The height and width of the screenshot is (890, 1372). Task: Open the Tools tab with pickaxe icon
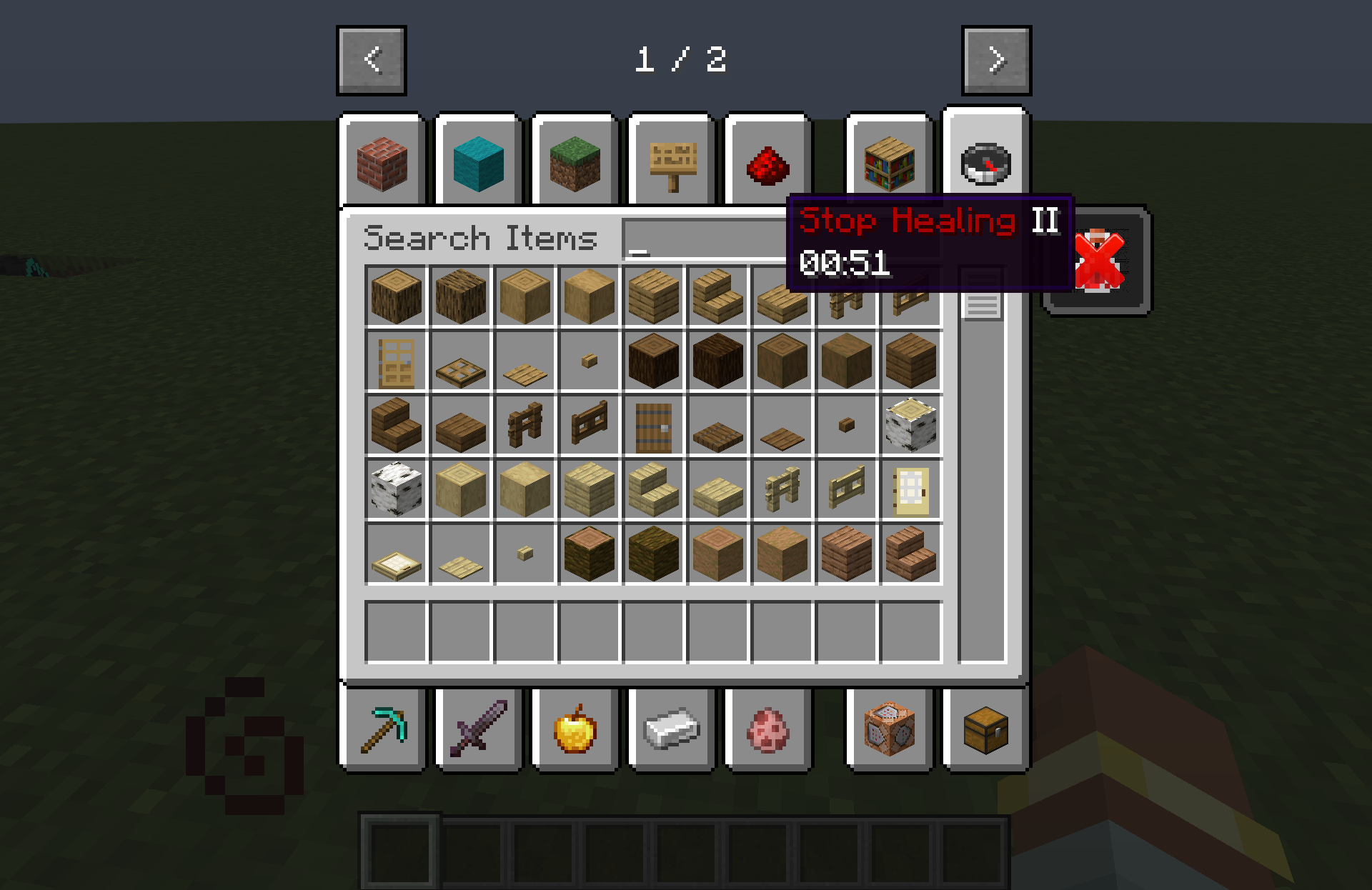(x=382, y=729)
